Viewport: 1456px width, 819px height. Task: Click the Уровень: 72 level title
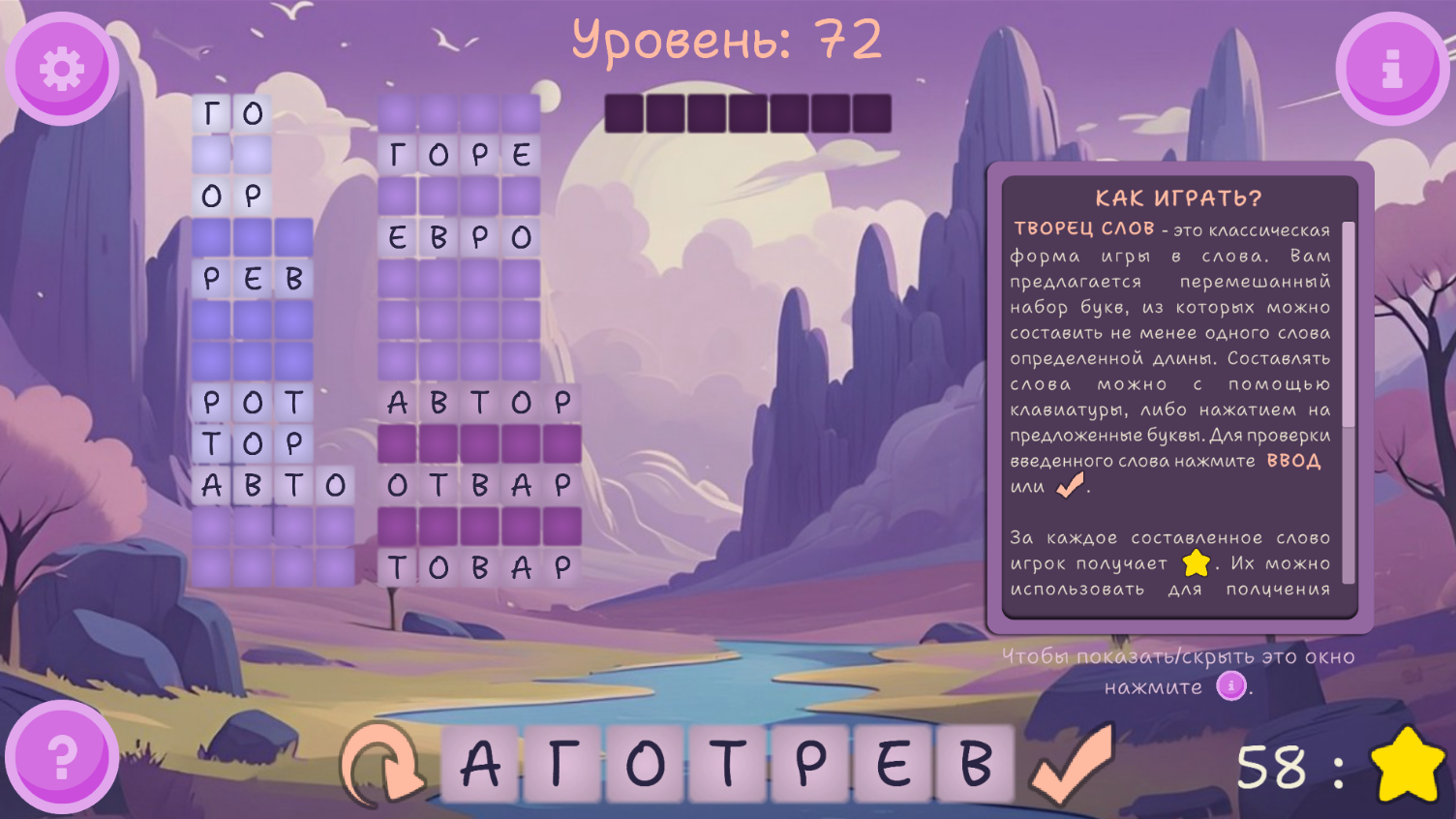728,39
